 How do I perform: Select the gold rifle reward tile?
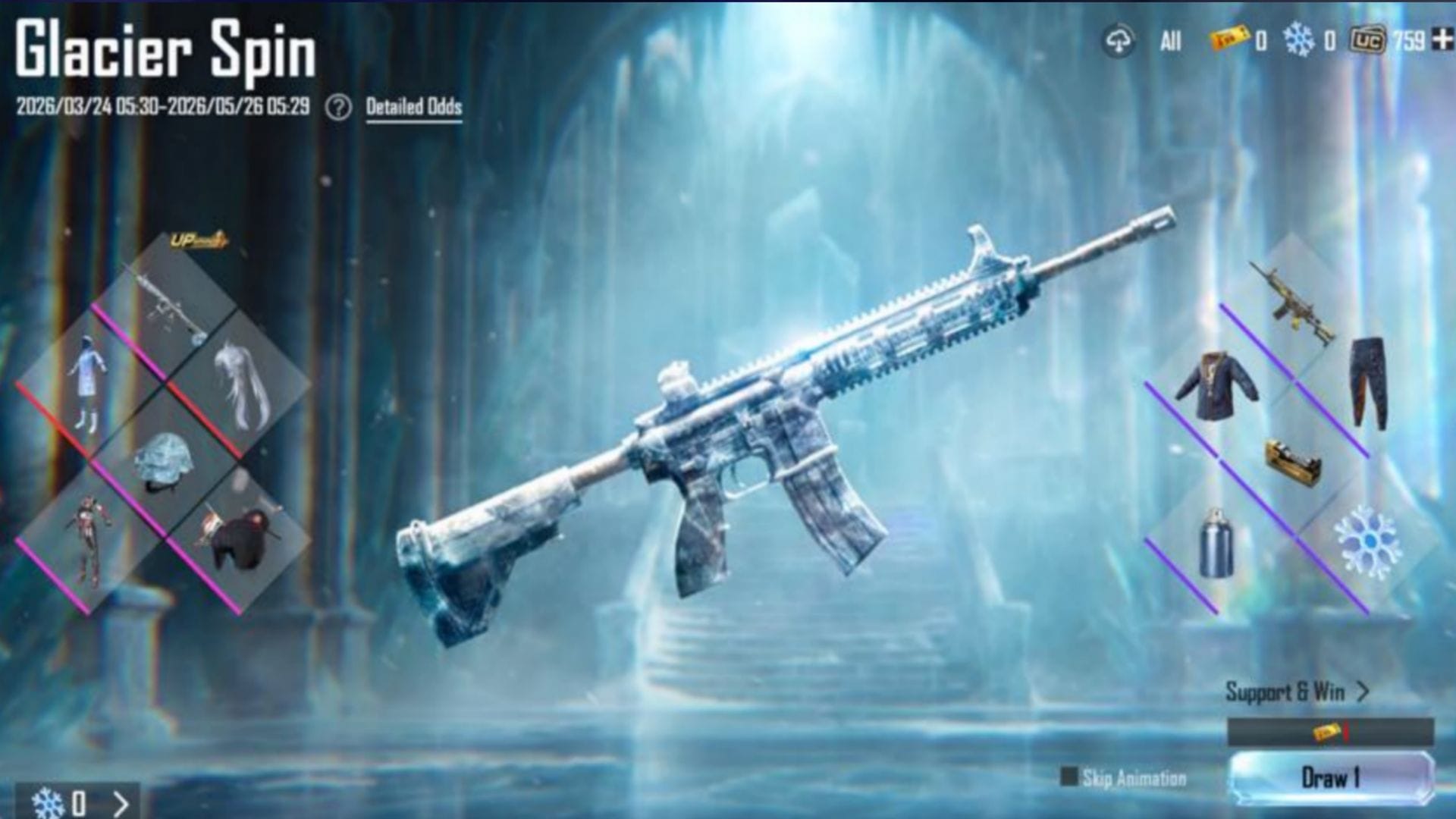pyautogui.click(x=1293, y=303)
